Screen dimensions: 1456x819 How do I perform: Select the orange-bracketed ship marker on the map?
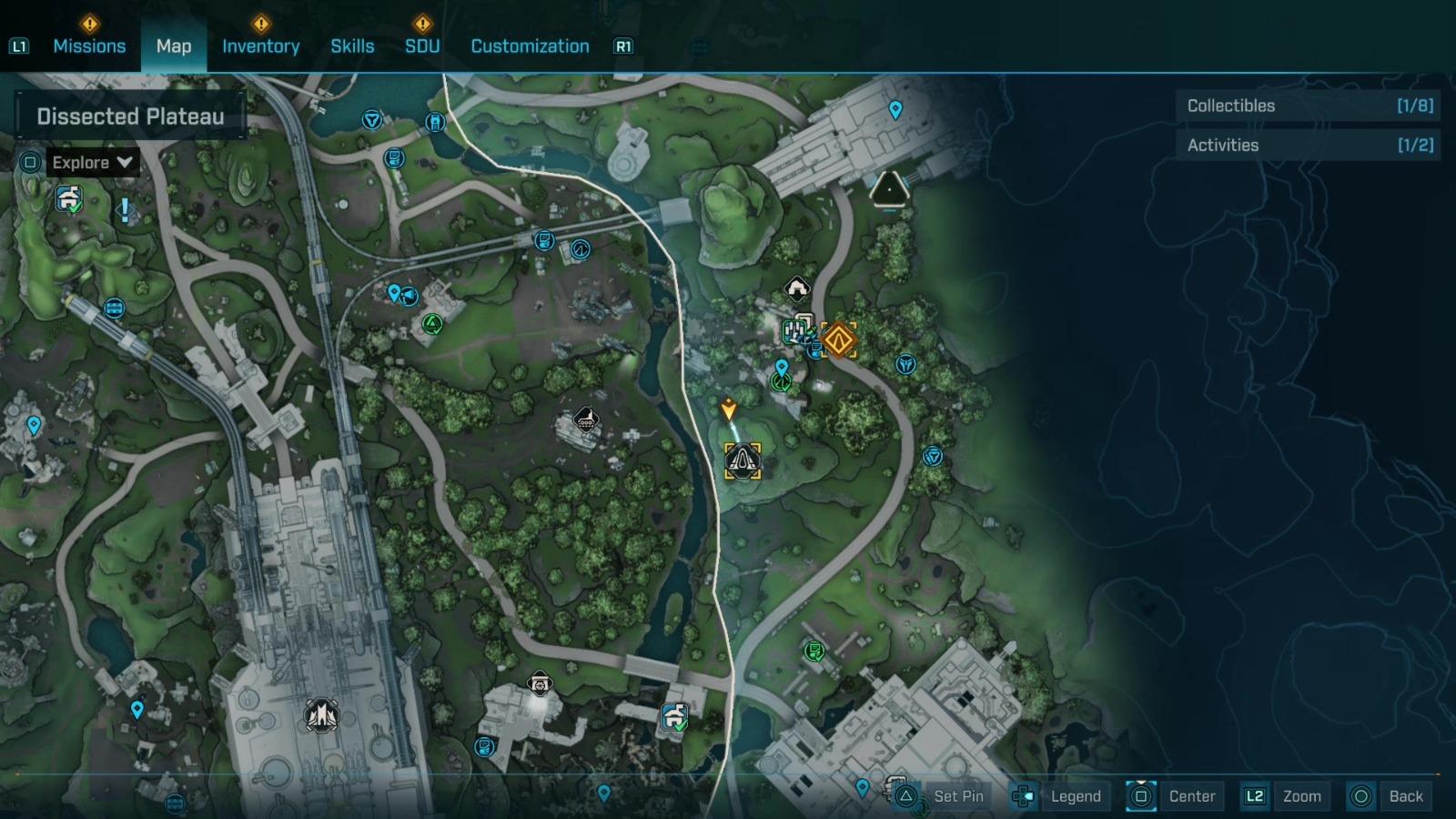(743, 461)
